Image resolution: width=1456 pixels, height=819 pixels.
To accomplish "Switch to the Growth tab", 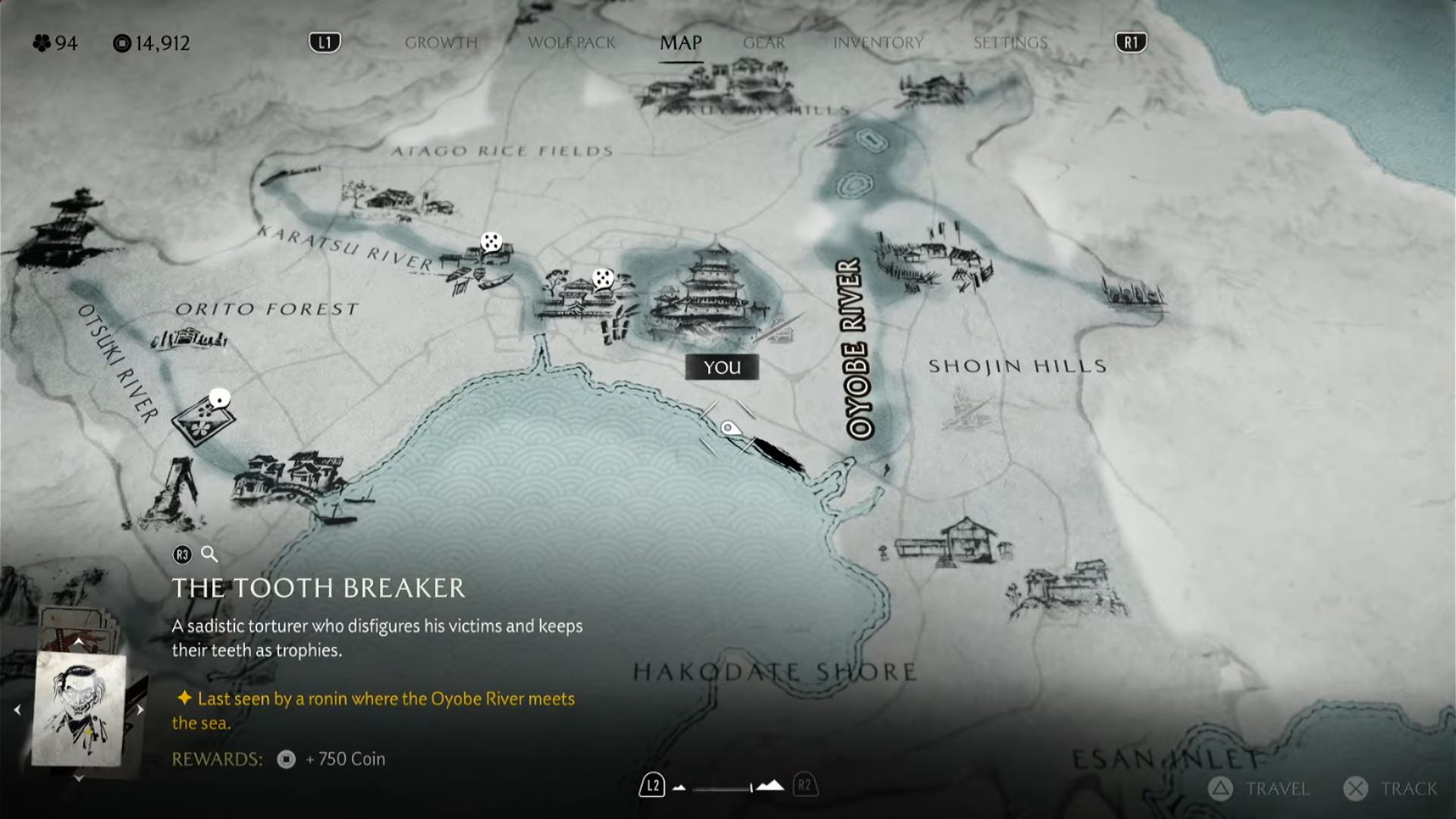I will (x=441, y=42).
